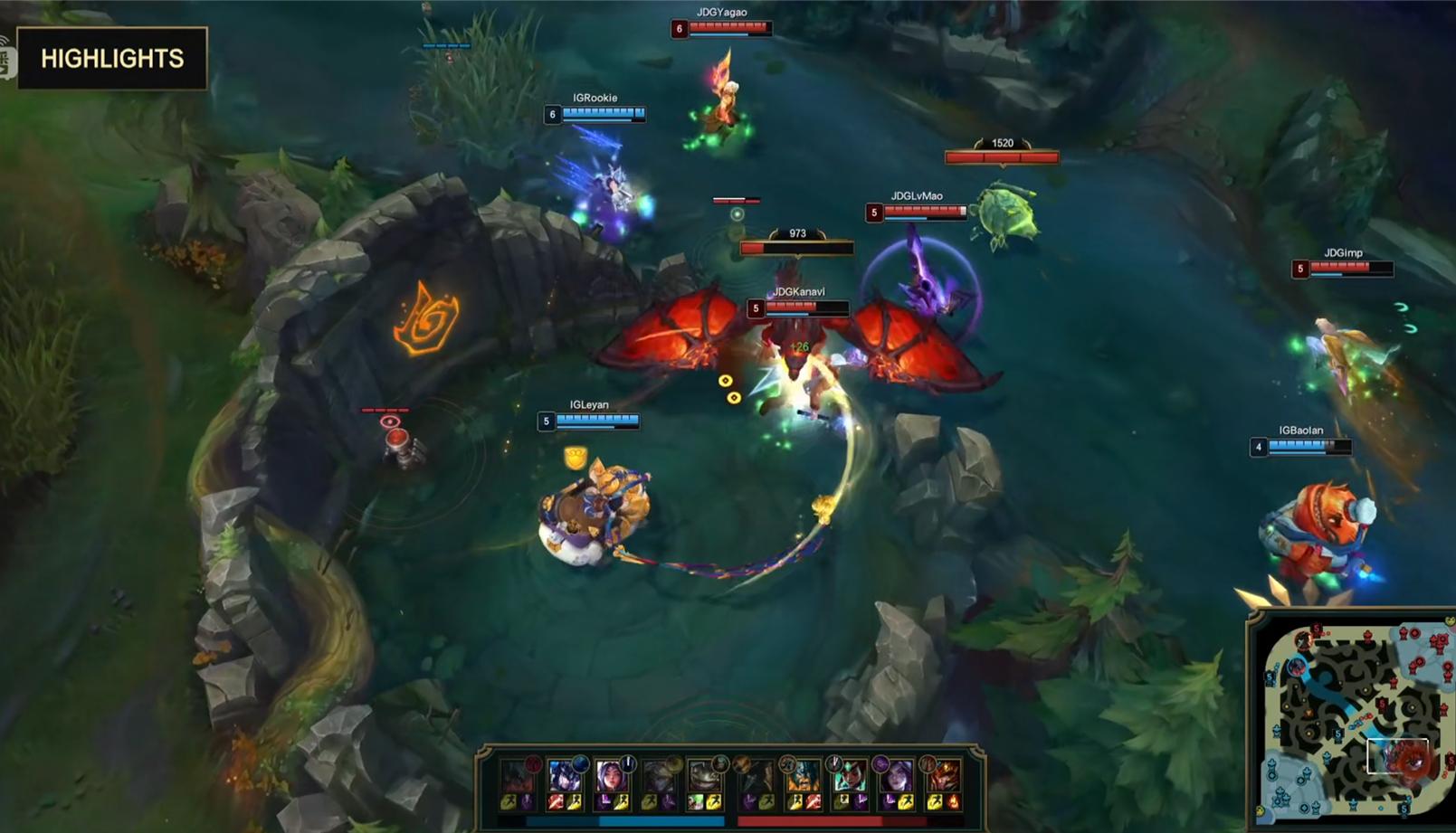Screen dimensions: 1456x833
Task: Click the Ignite flame summoner spell icon
Action: [x=952, y=802]
